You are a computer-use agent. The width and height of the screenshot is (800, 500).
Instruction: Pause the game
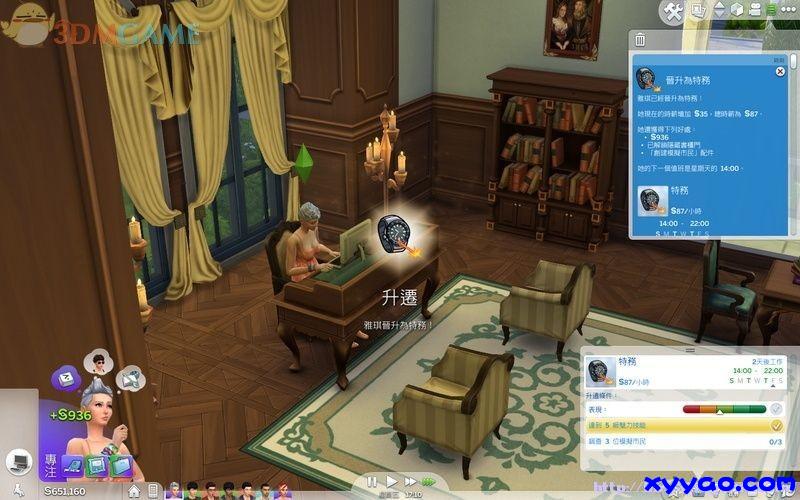coord(373,482)
